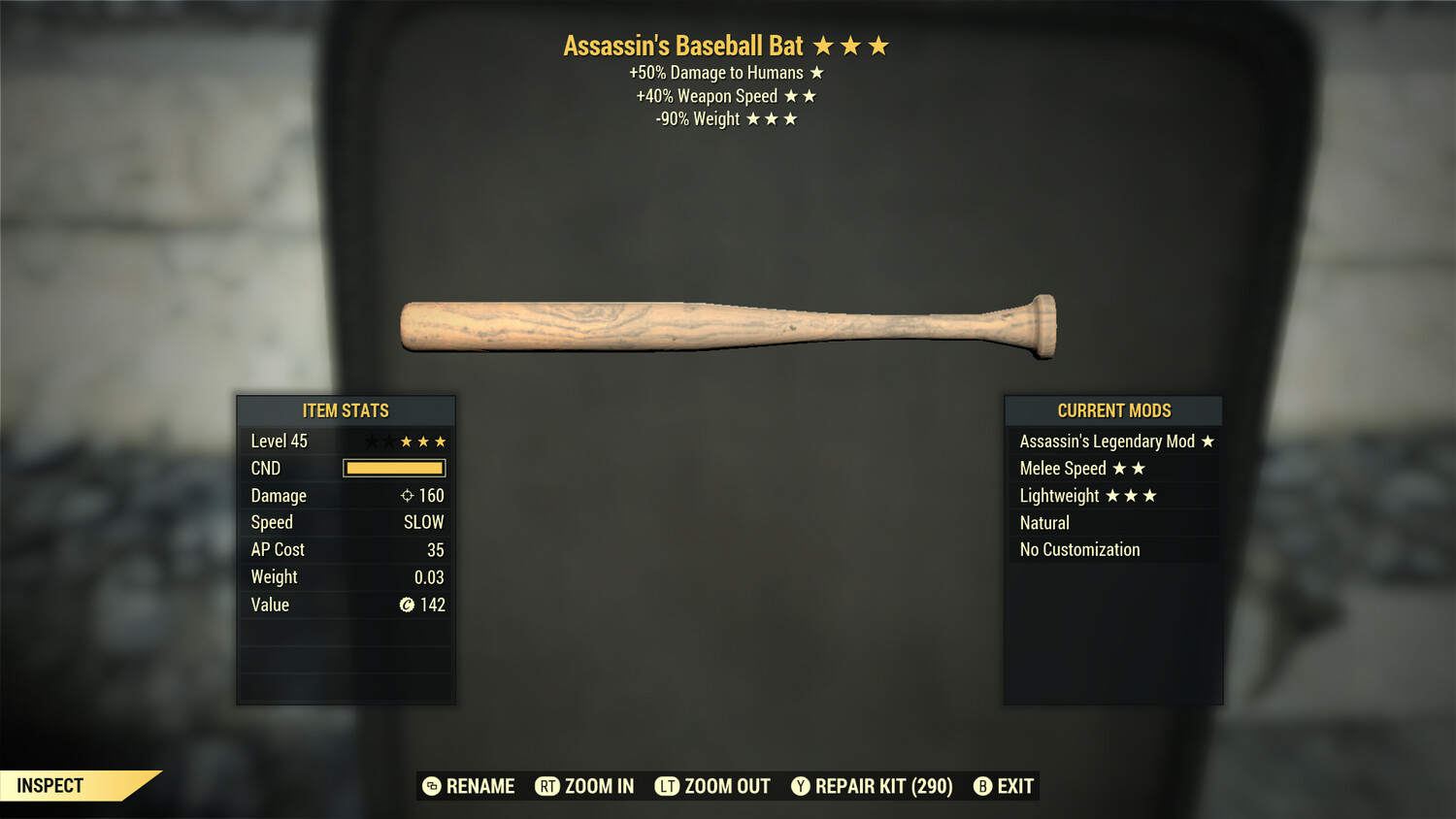Click the B Exit button icon
This screenshot has height=819, width=1456.
tap(983, 786)
